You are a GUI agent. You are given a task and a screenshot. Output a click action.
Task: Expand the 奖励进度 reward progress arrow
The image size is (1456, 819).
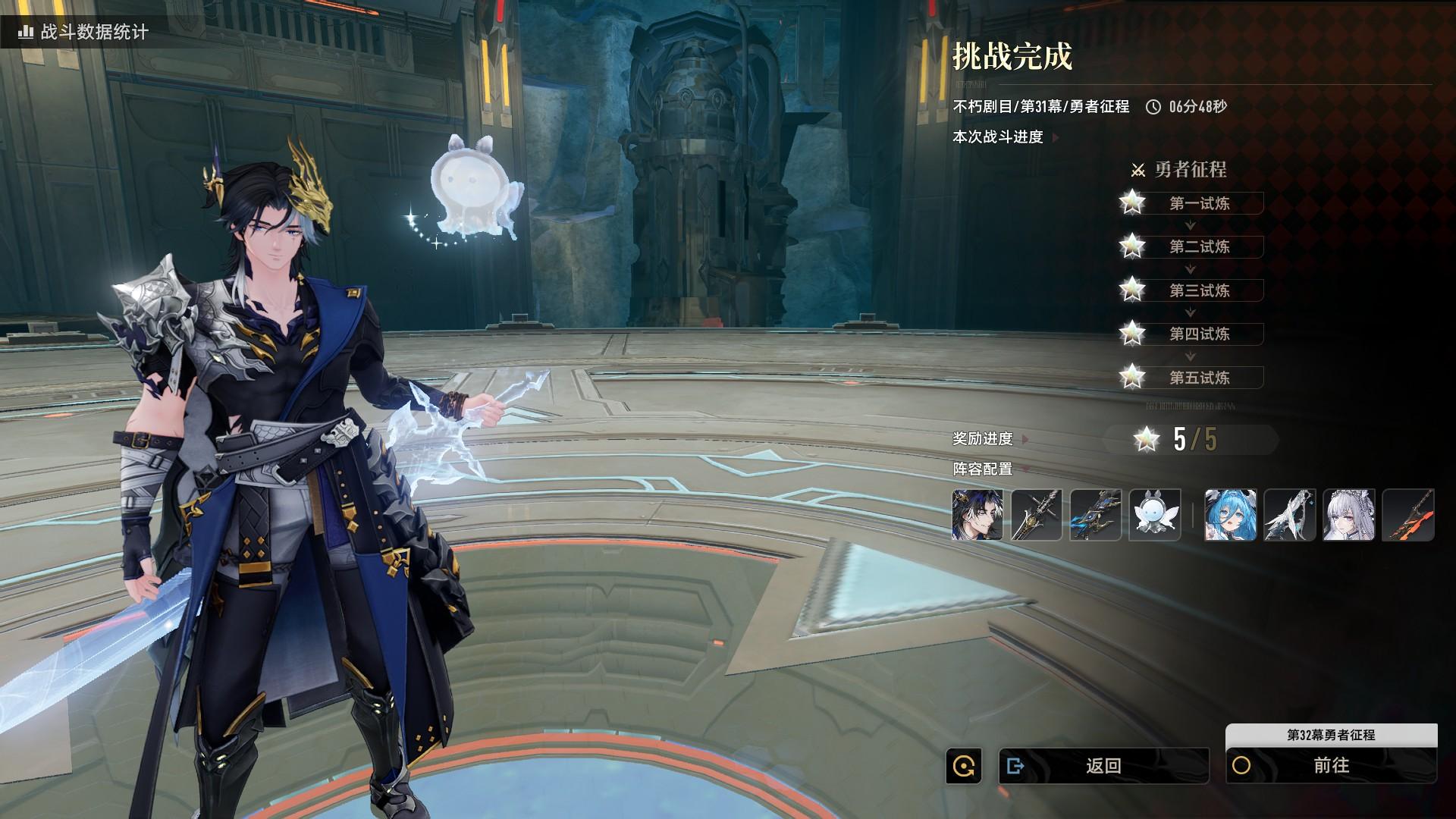(x=1025, y=439)
